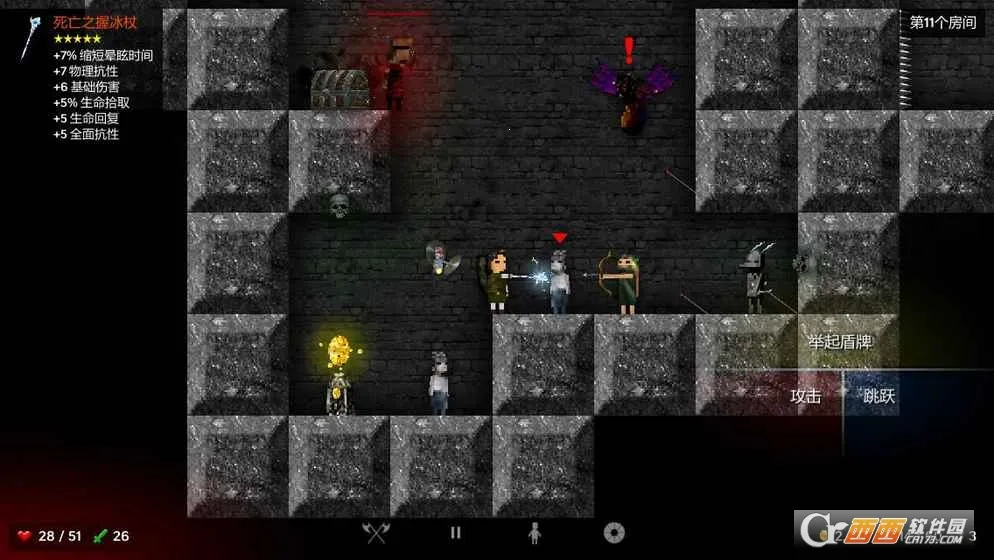Activate the 举起盾牌 raise shield button
This screenshot has width=994, height=560.
(x=839, y=342)
